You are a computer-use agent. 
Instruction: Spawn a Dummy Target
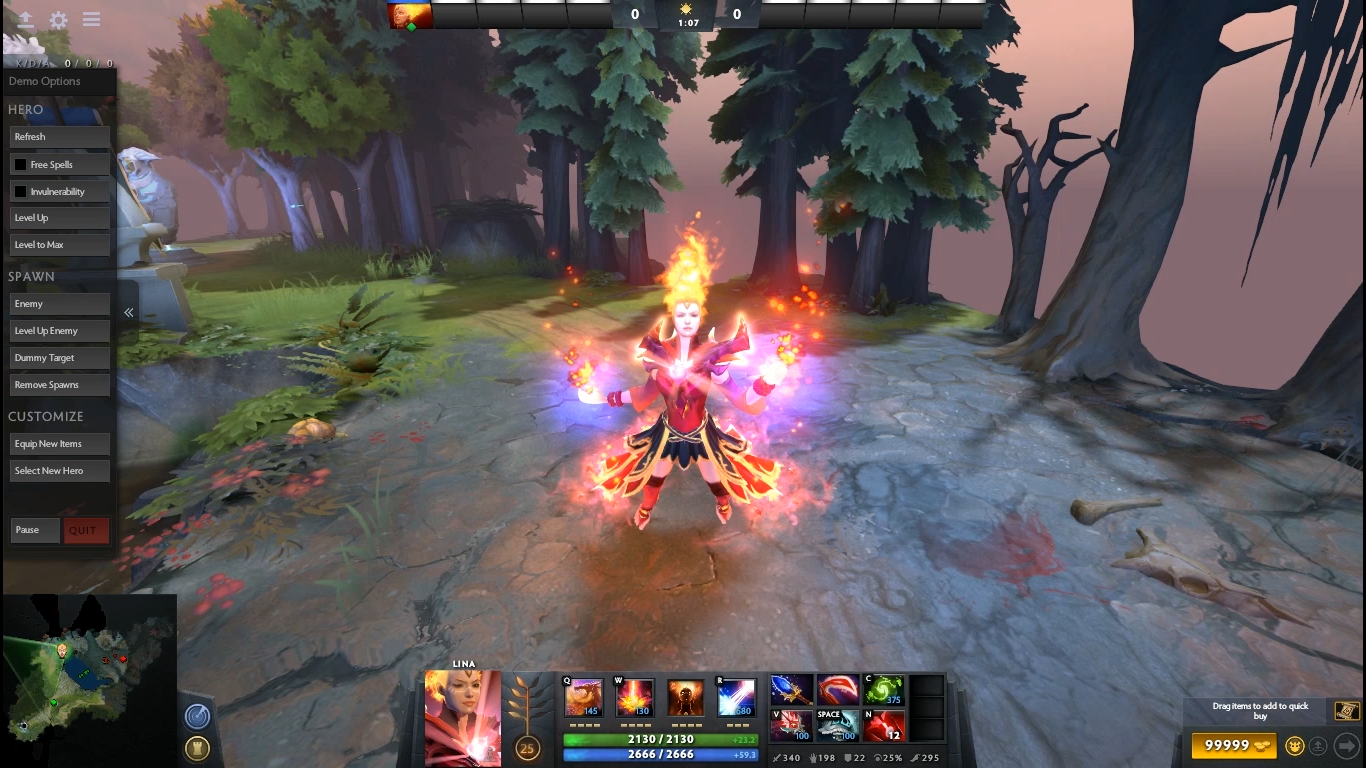59,358
